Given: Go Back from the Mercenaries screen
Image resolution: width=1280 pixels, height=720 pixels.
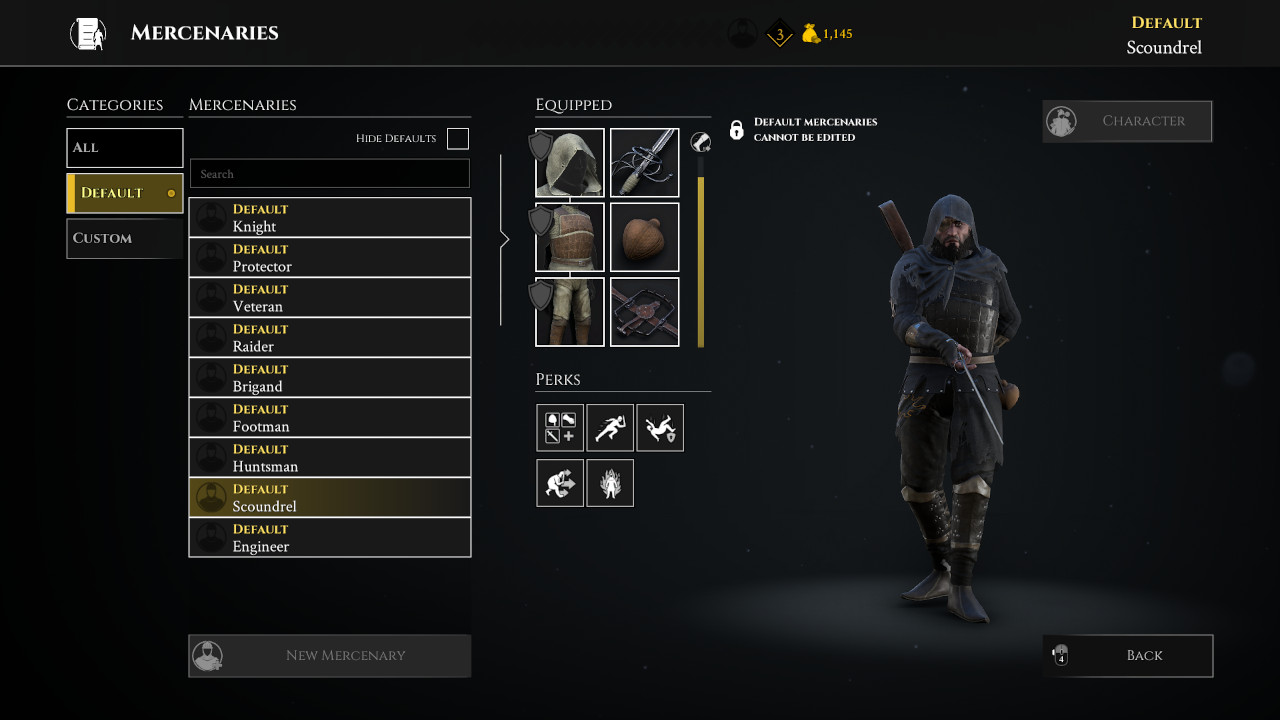Looking at the screenshot, I should click(1127, 656).
